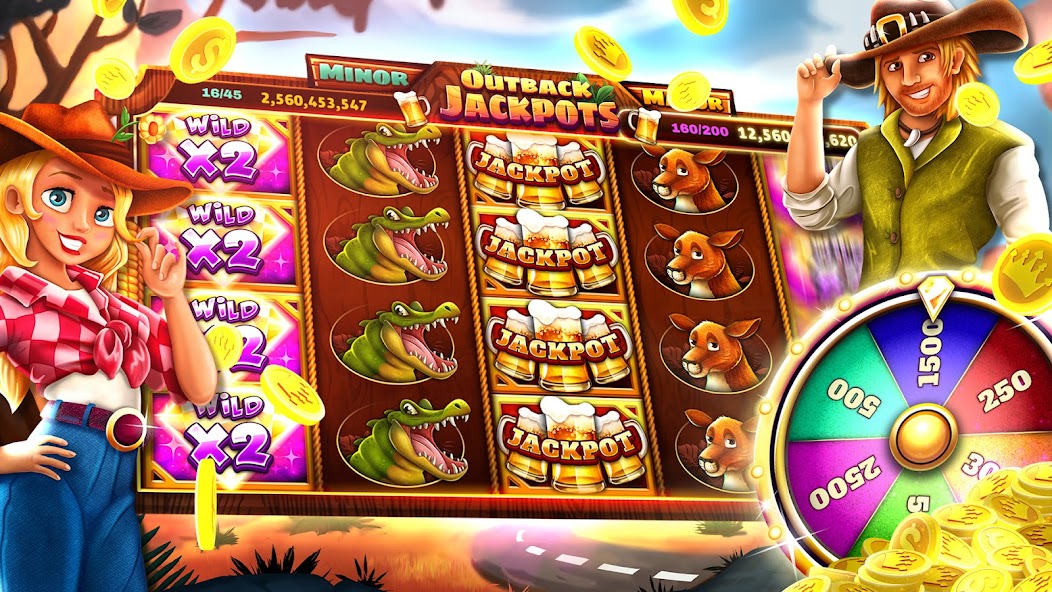The width and height of the screenshot is (1052, 592).
Task: Tap the Outback Jackpots title sign
Action: [x=527, y=97]
